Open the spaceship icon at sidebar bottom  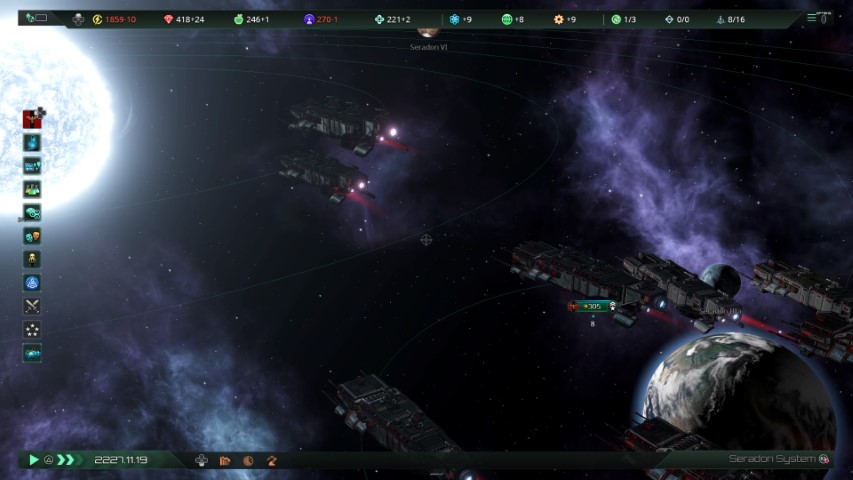tap(32, 352)
